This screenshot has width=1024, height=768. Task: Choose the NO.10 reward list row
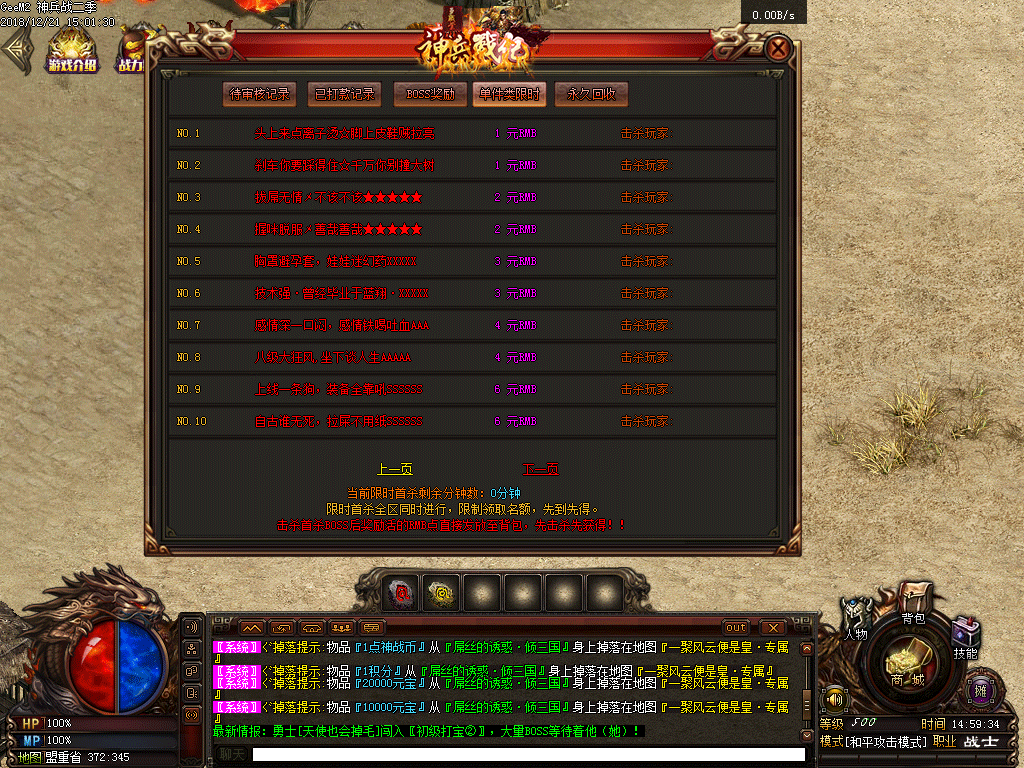tap(472, 421)
